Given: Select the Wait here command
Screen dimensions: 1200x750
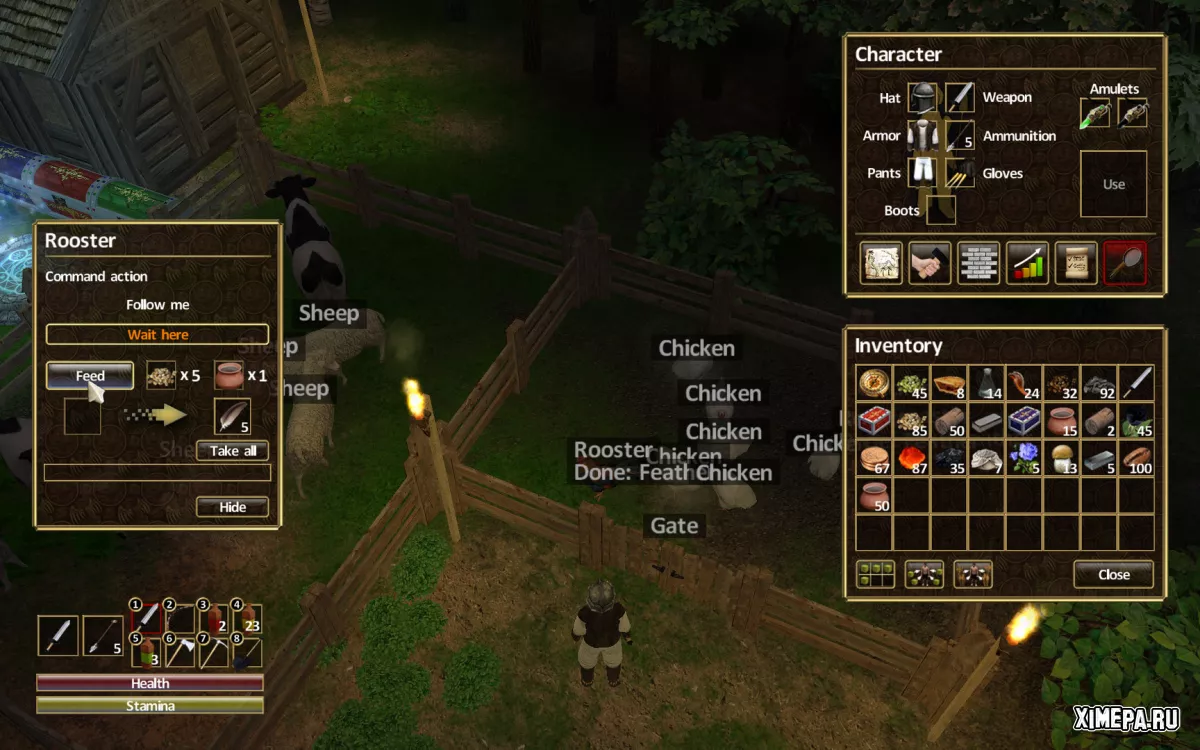Looking at the screenshot, I should tap(157, 335).
